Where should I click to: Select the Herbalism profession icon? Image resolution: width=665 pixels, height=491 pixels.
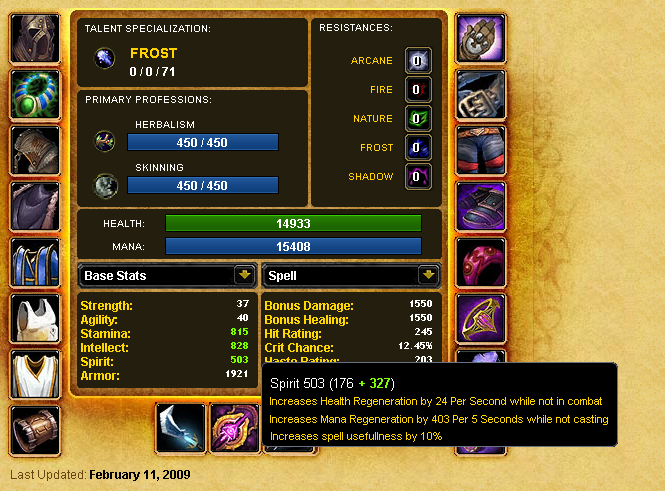(x=104, y=142)
